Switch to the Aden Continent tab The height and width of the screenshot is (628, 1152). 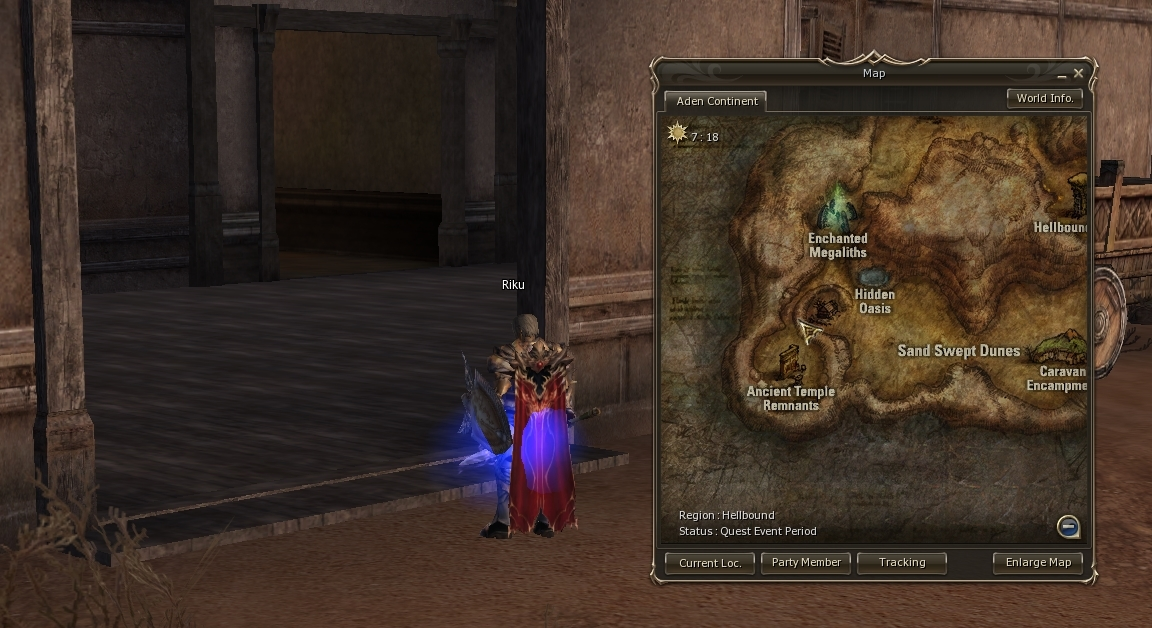[x=716, y=101]
